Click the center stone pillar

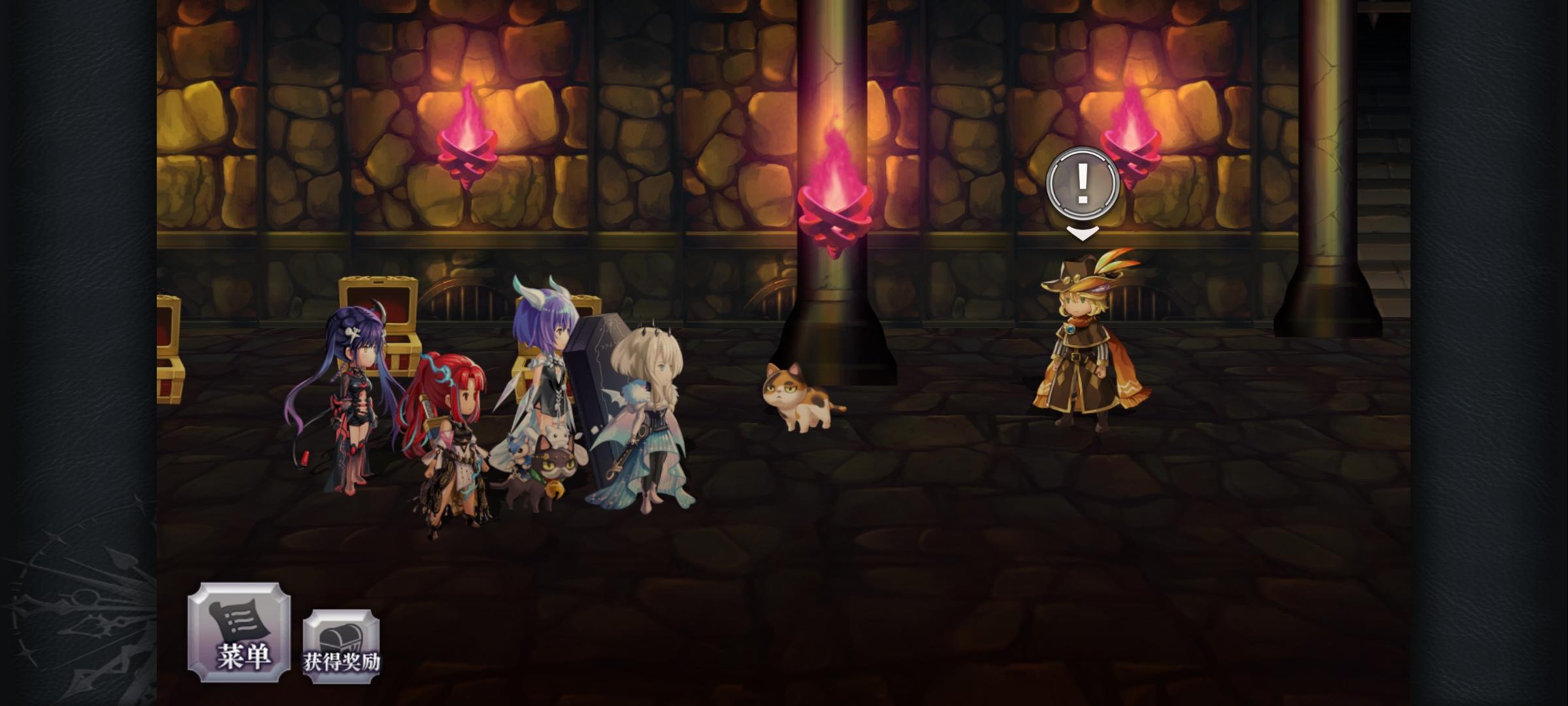click(x=833, y=294)
